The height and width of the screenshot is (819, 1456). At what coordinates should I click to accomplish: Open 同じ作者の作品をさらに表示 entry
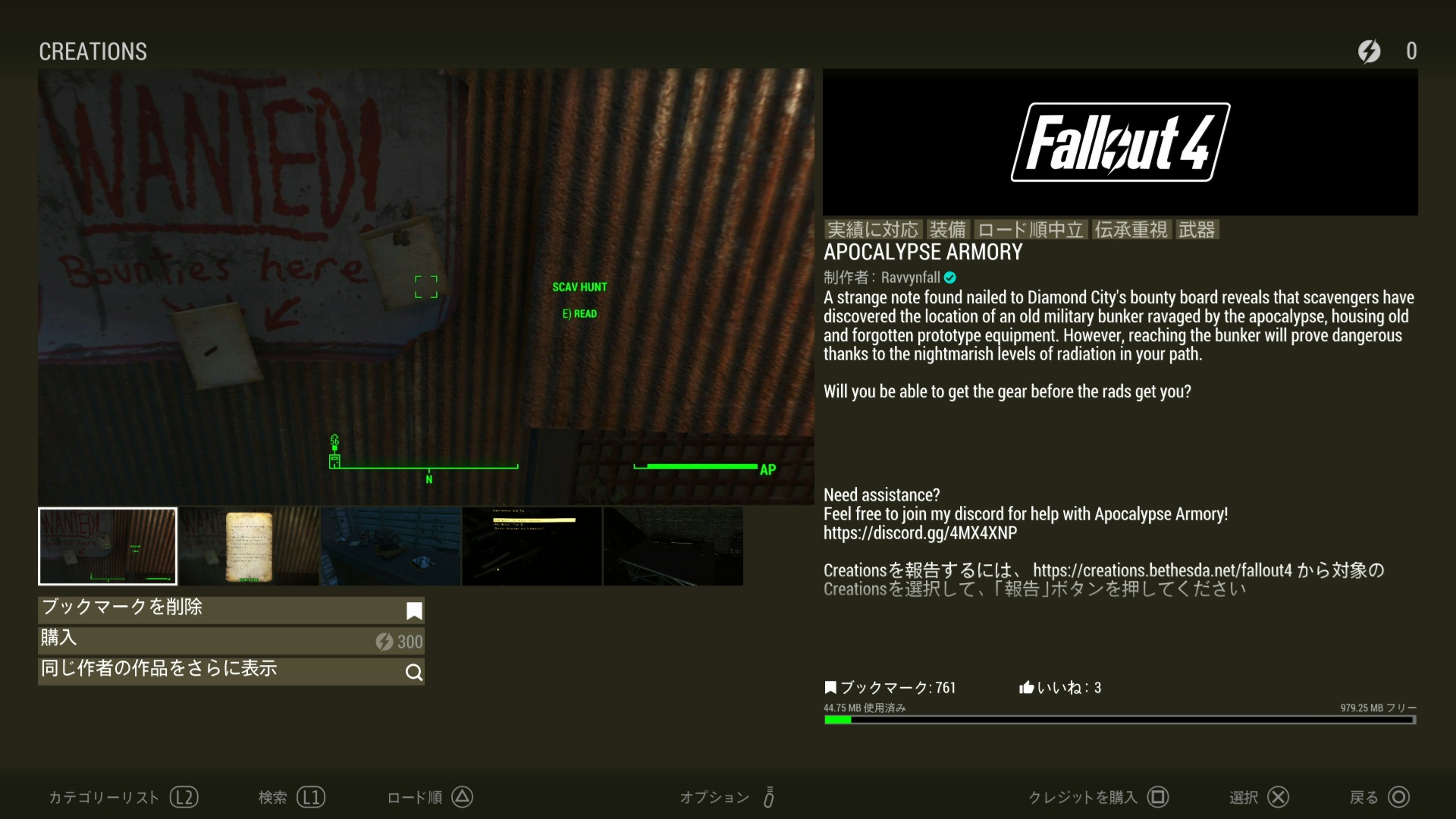[231, 671]
